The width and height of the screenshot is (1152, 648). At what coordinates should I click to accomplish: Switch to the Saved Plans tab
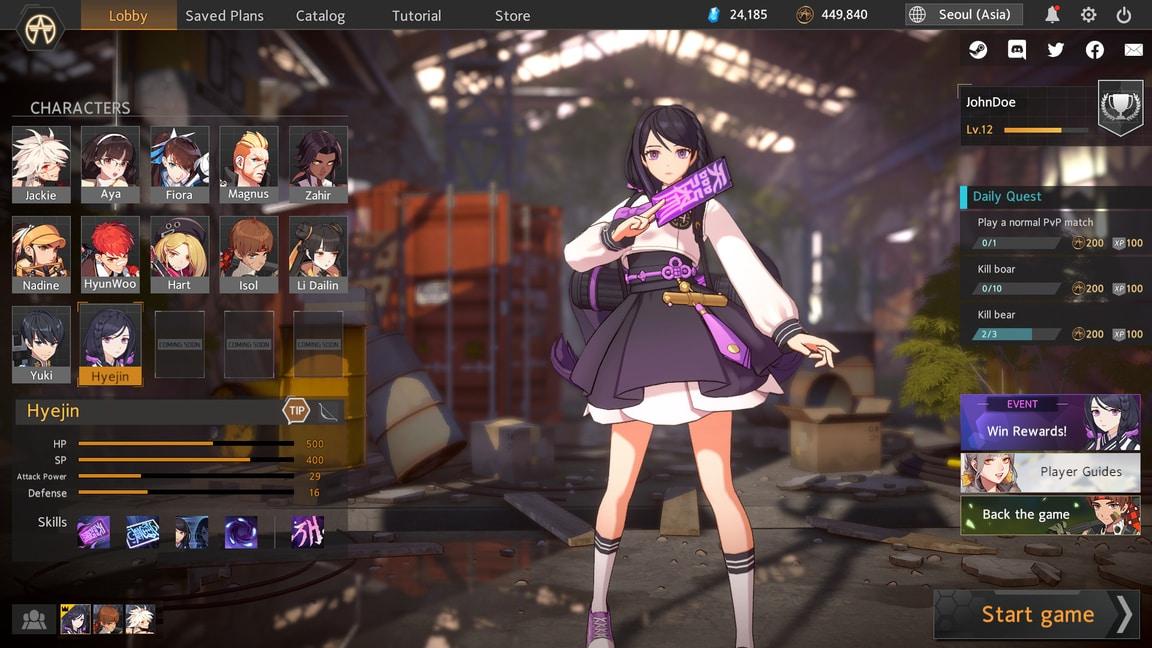point(225,15)
